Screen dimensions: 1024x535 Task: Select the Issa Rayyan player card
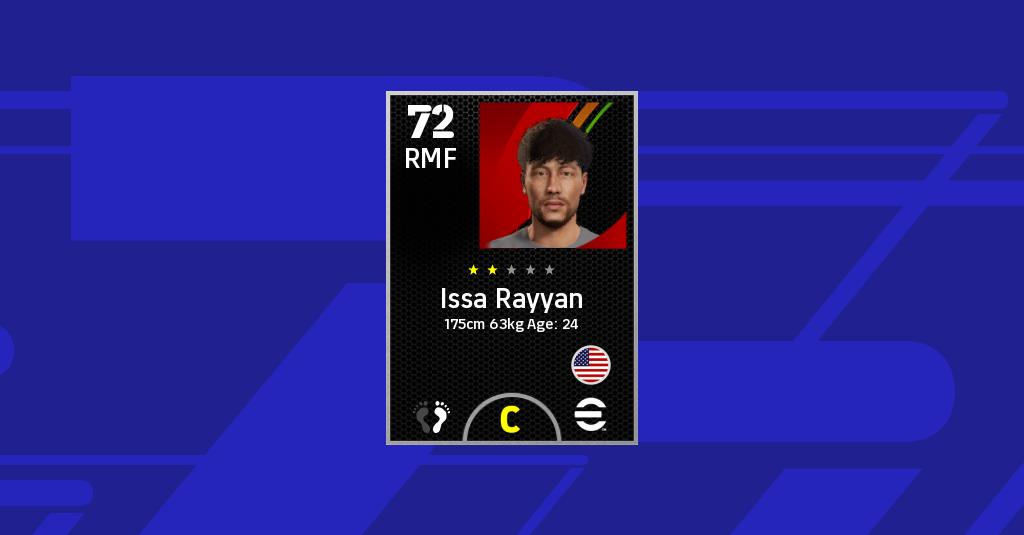click(x=511, y=268)
